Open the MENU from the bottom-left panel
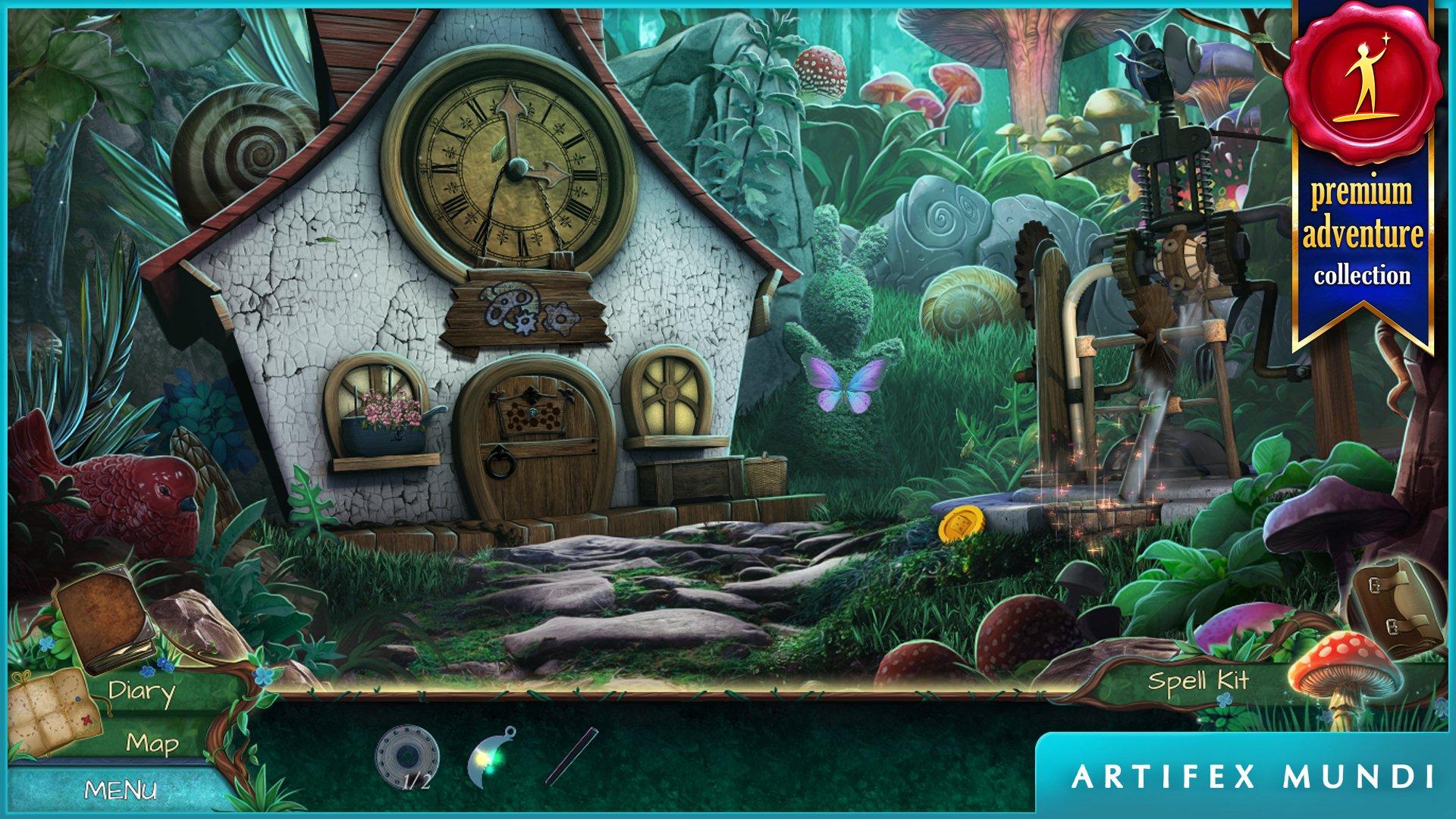This screenshot has width=1456, height=819. [x=123, y=791]
